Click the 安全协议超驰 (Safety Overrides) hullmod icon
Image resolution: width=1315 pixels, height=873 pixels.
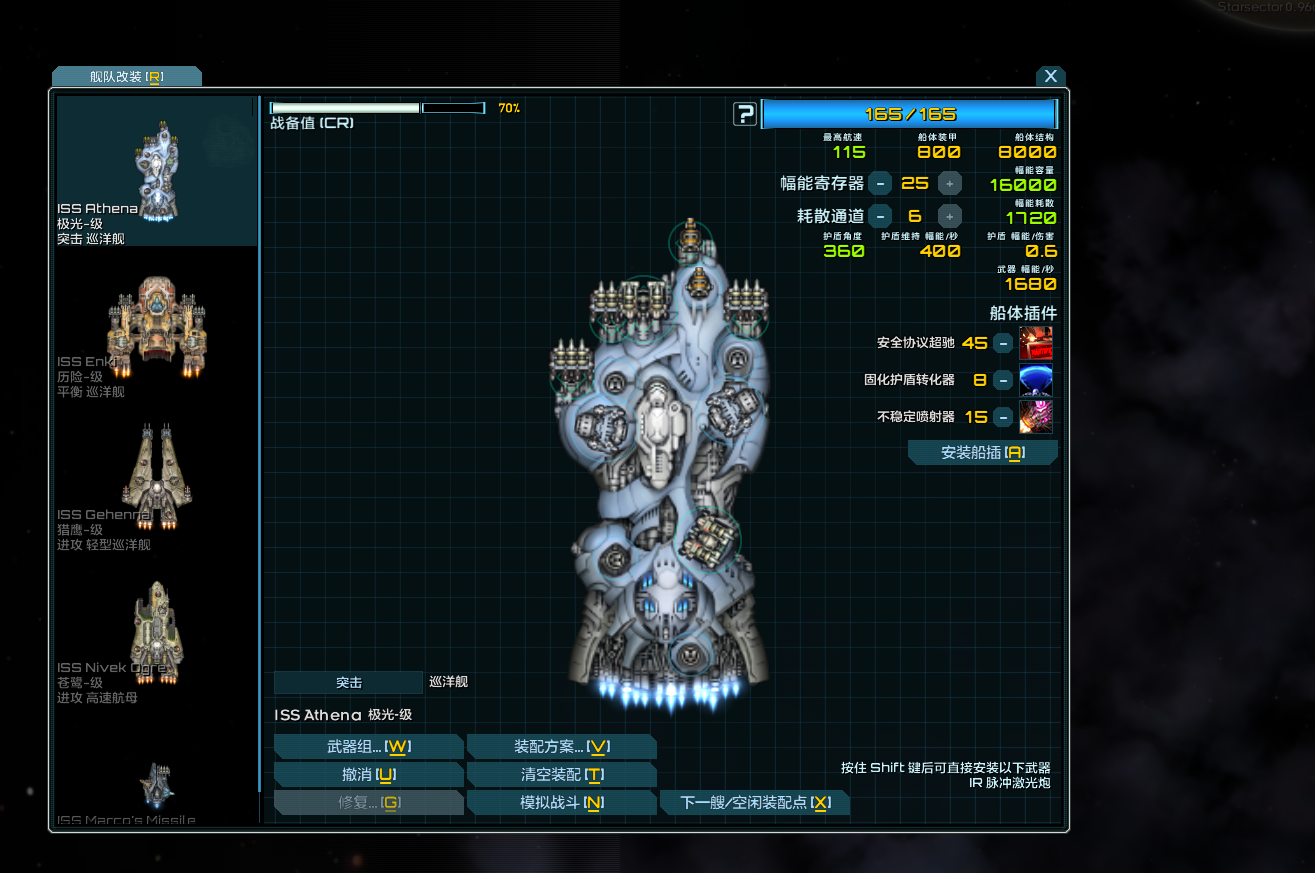coord(1036,342)
